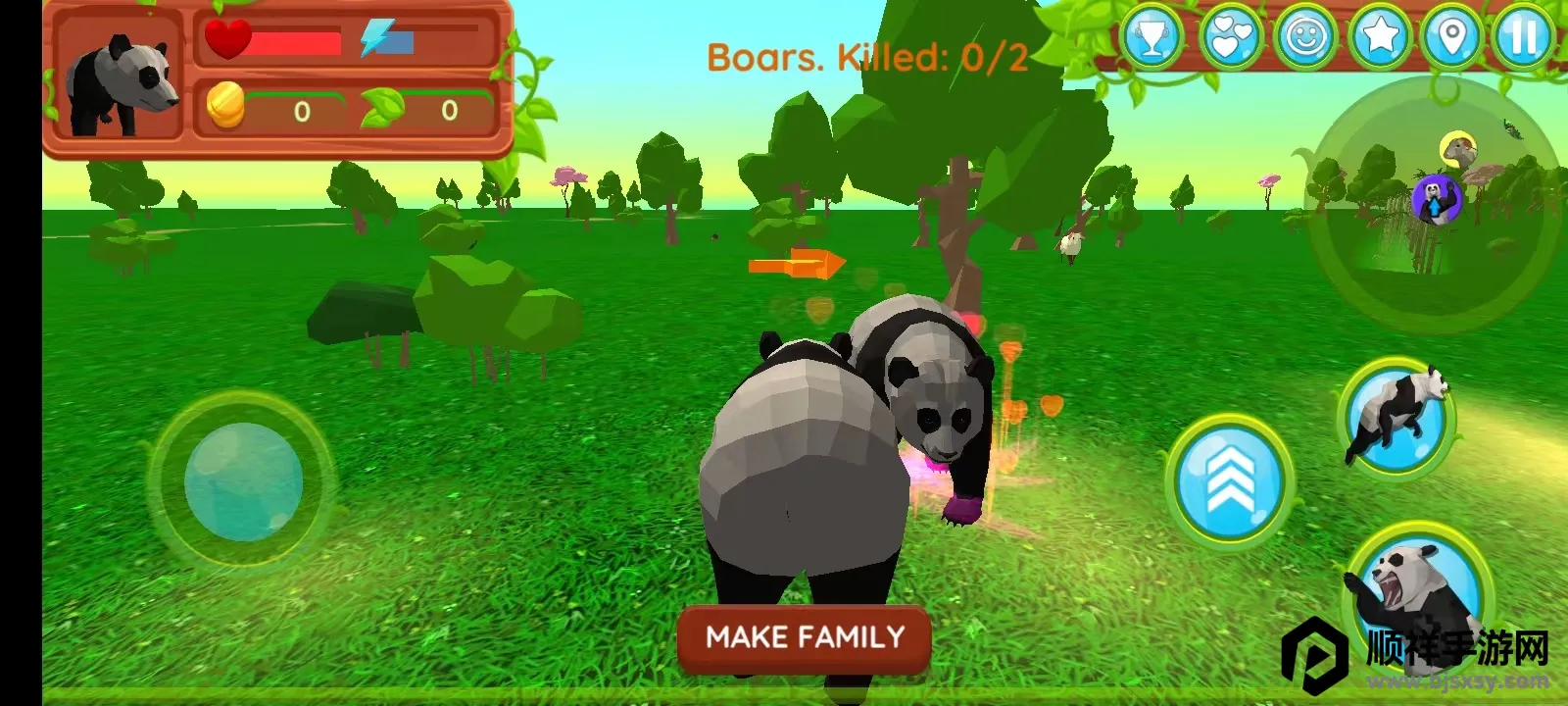Viewport: 1568px width, 706px height.
Task: Touch the virtual movement joystick
Action: tap(243, 481)
